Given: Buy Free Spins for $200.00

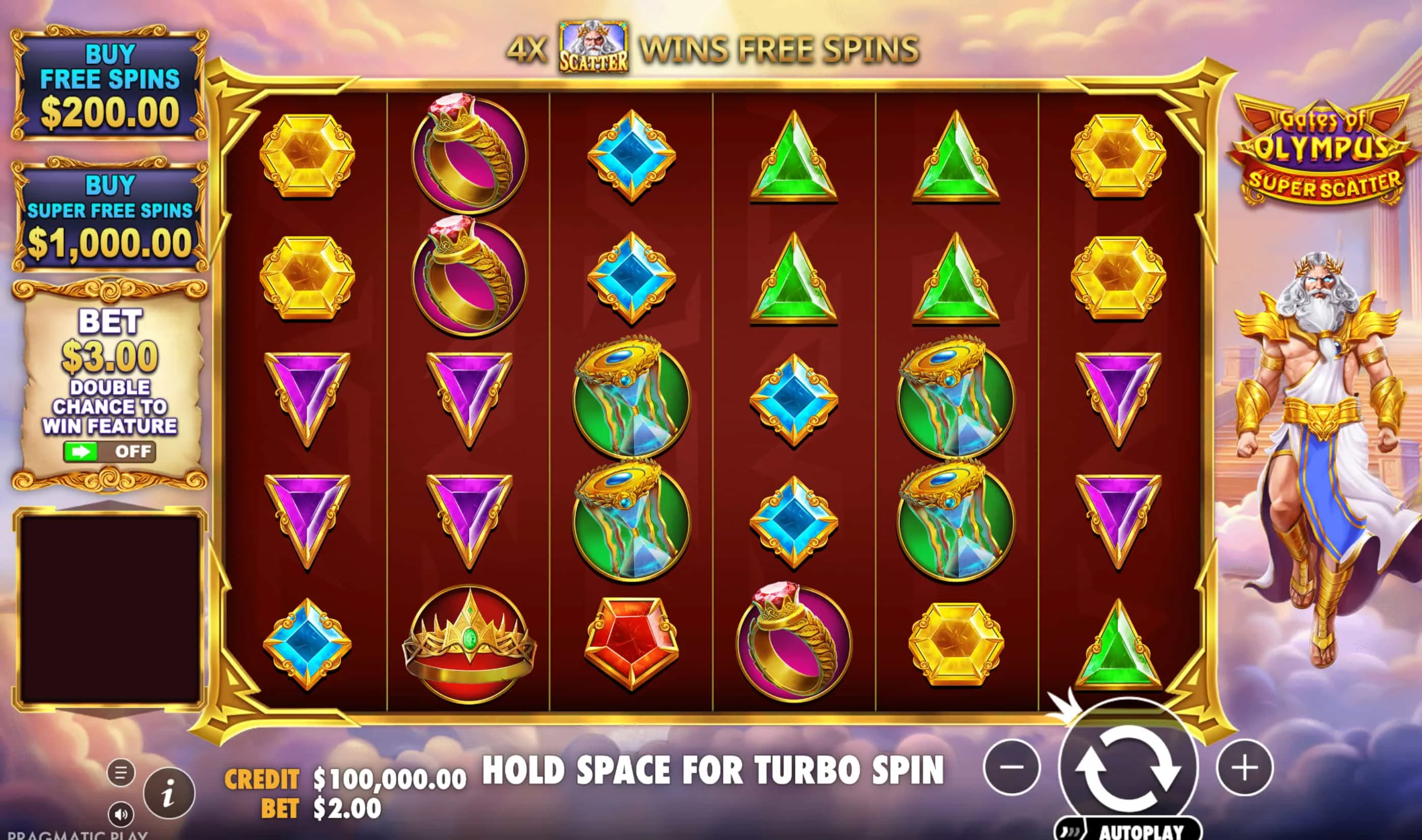Looking at the screenshot, I should click(112, 84).
